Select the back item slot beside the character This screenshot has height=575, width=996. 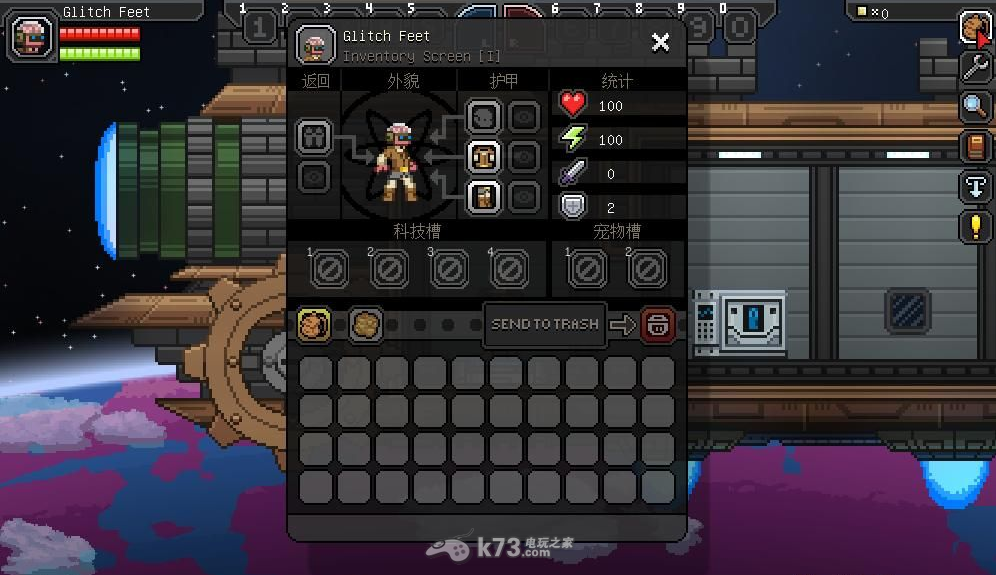coord(314,137)
